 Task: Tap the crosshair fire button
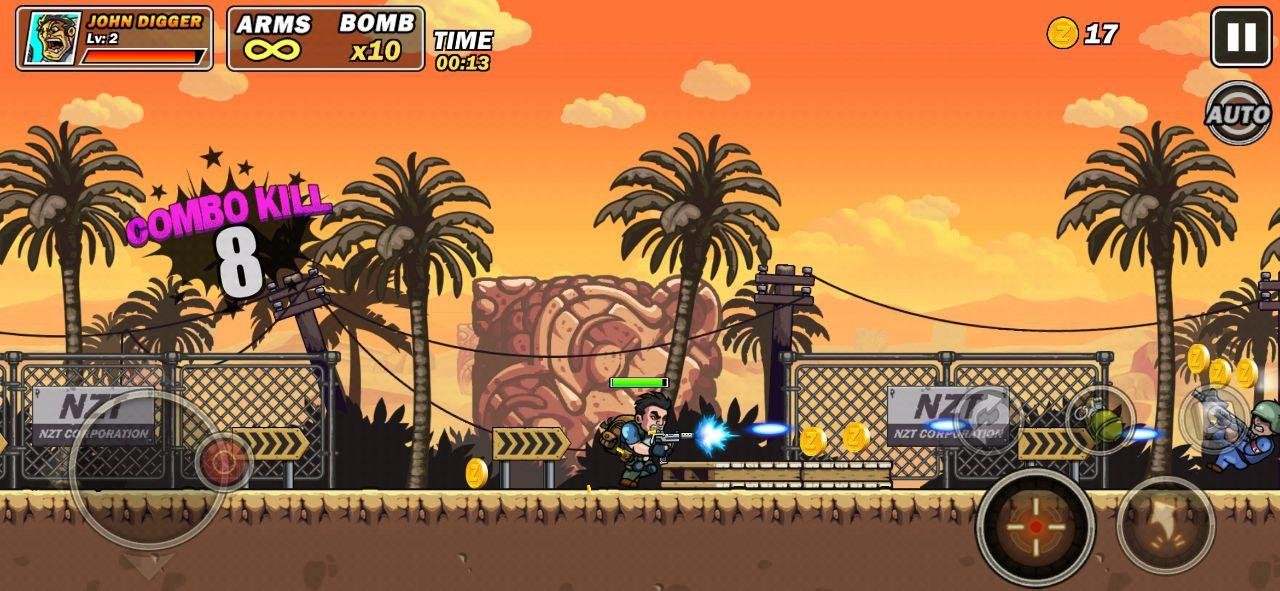pyautogui.click(x=1035, y=526)
